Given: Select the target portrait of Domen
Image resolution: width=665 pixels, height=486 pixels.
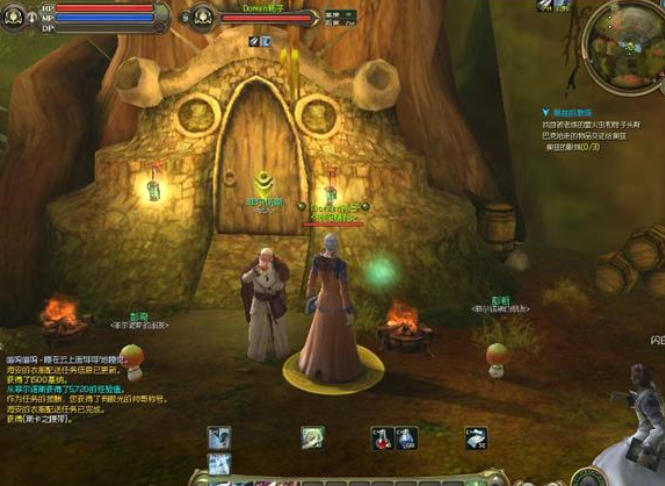Looking at the screenshot, I should tap(202, 15).
